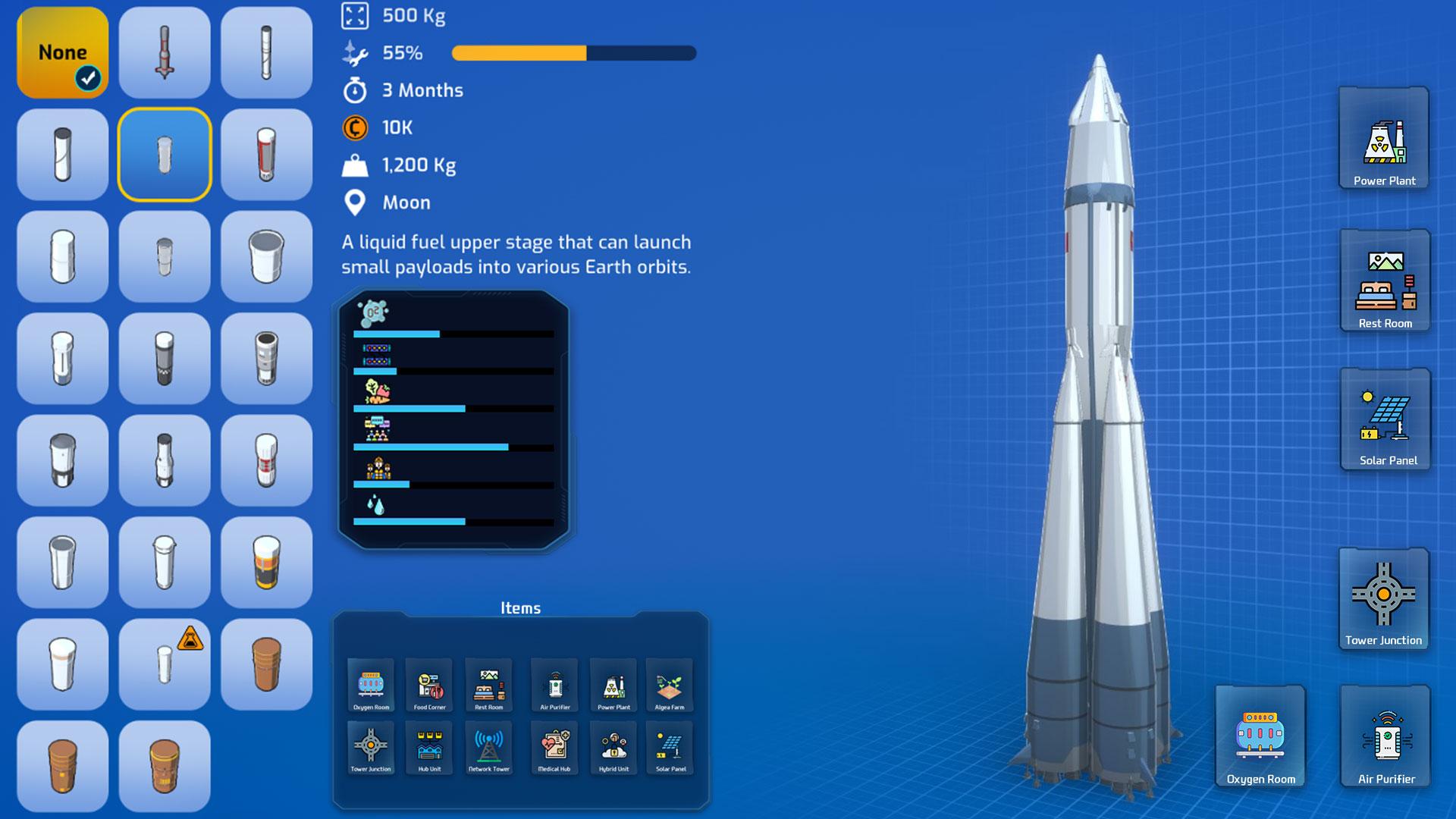1456x819 pixels.
Task: Click the highlighted Oxygen Room sidebar button
Action: (1260, 734)
